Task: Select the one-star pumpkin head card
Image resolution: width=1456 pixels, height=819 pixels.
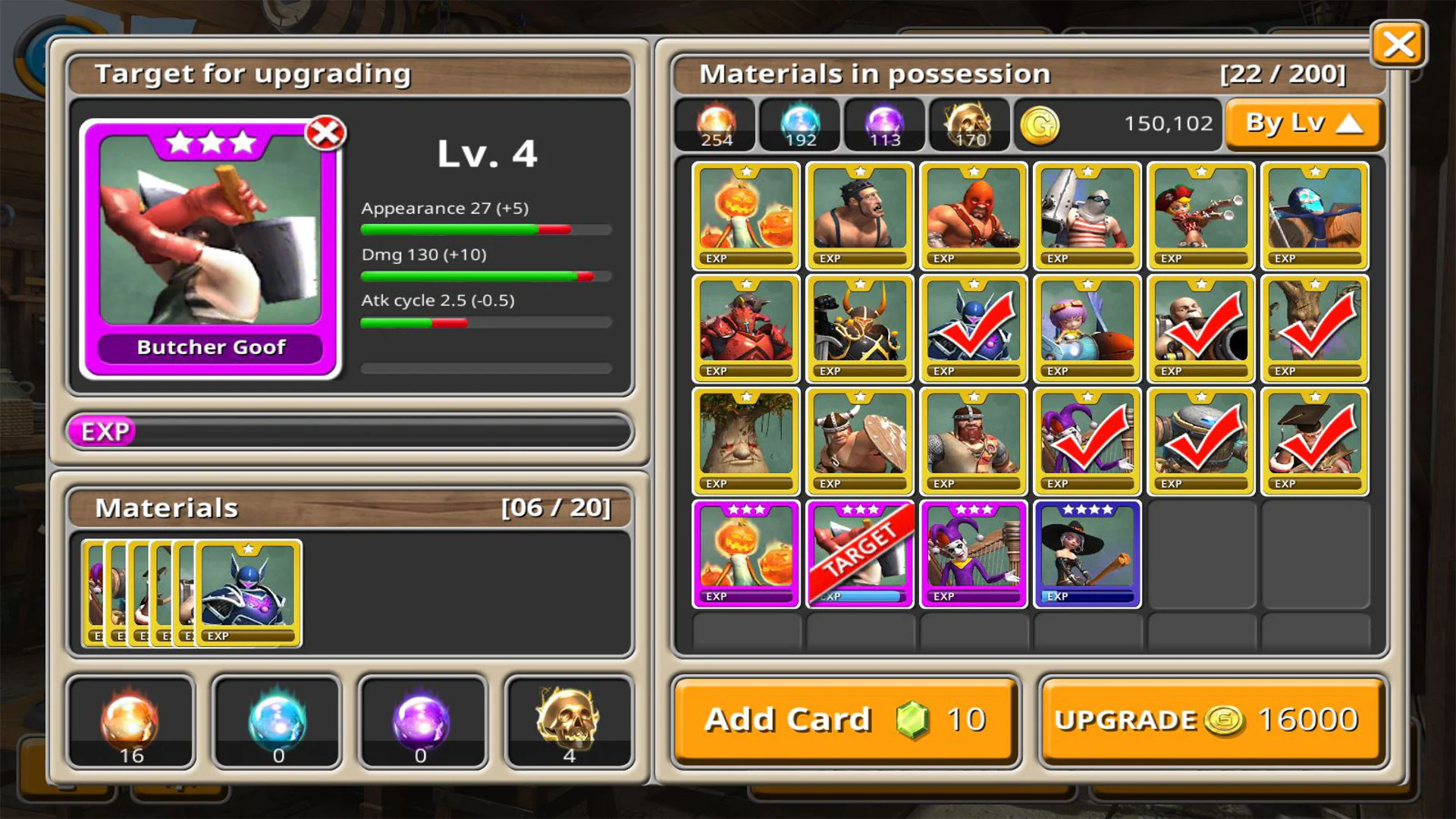Action: [745, 215]
